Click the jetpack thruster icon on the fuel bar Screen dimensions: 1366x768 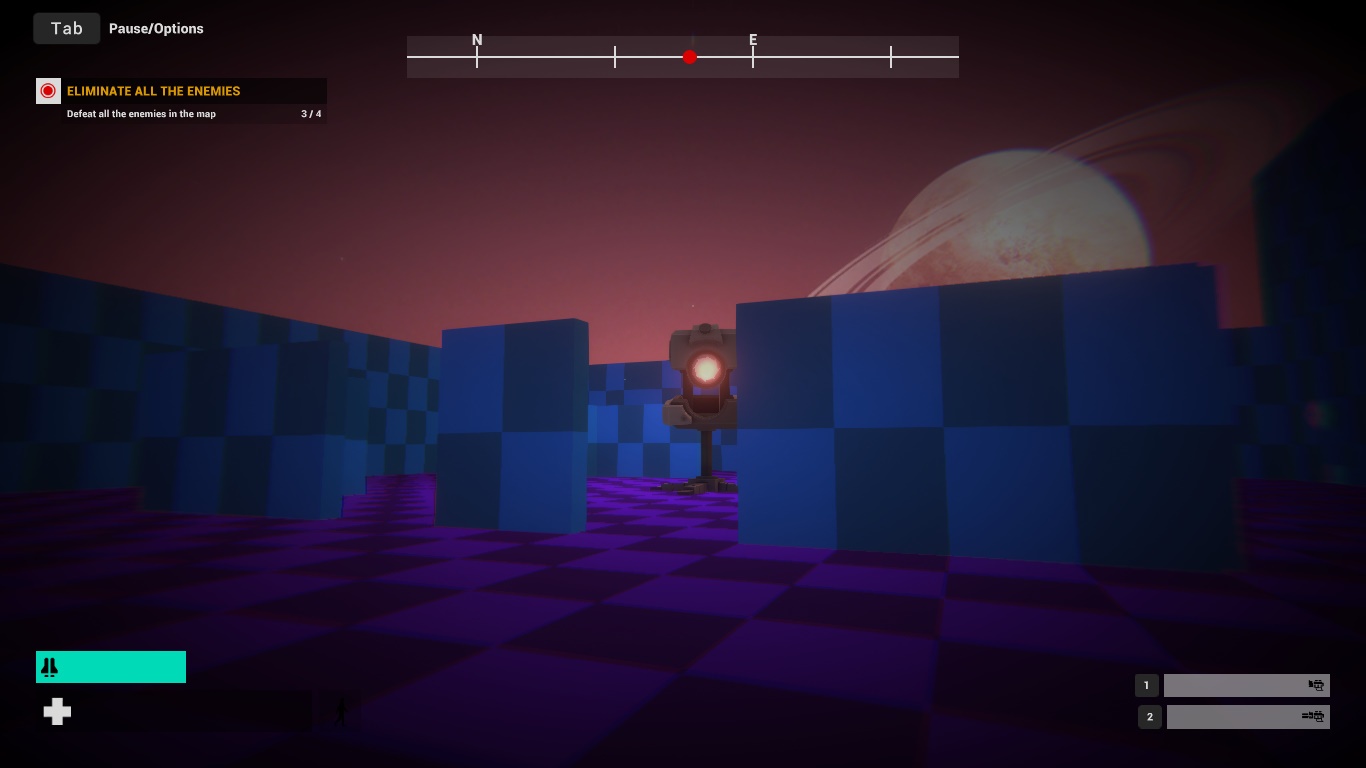48,666
